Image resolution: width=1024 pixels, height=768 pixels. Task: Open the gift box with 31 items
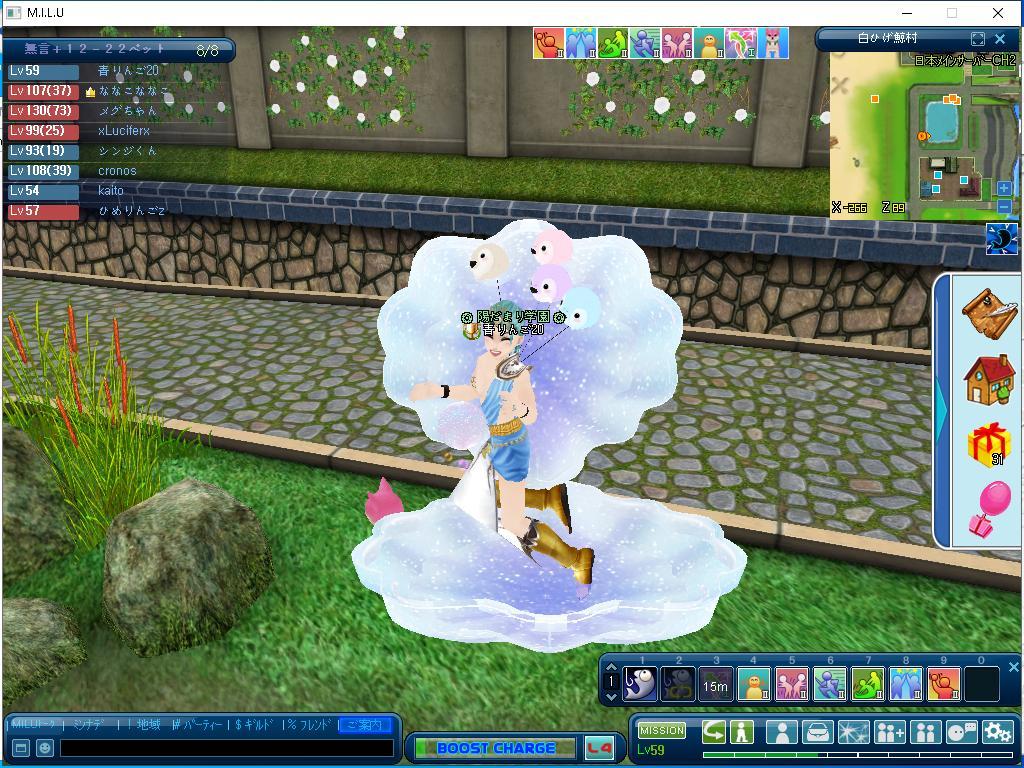click(989, 445)
